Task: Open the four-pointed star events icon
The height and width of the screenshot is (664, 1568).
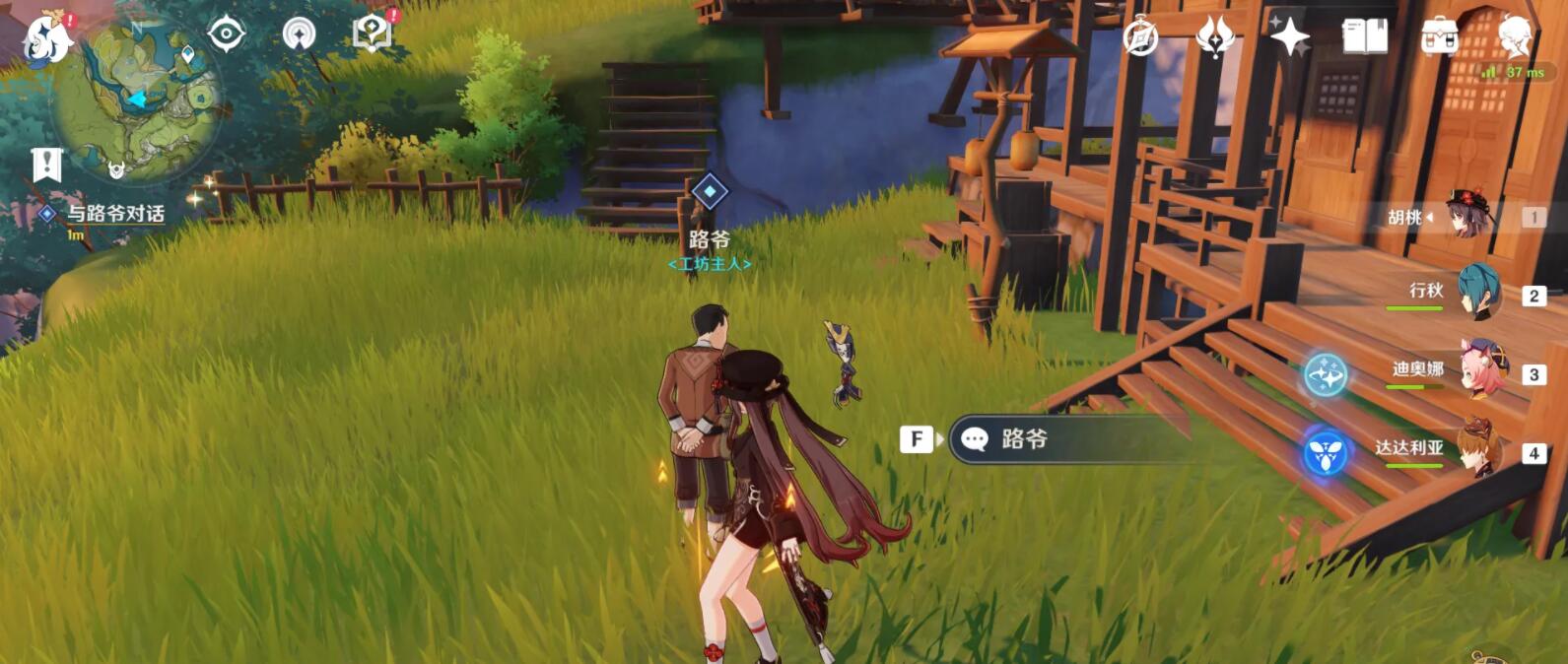Action: pos(1289,37)
